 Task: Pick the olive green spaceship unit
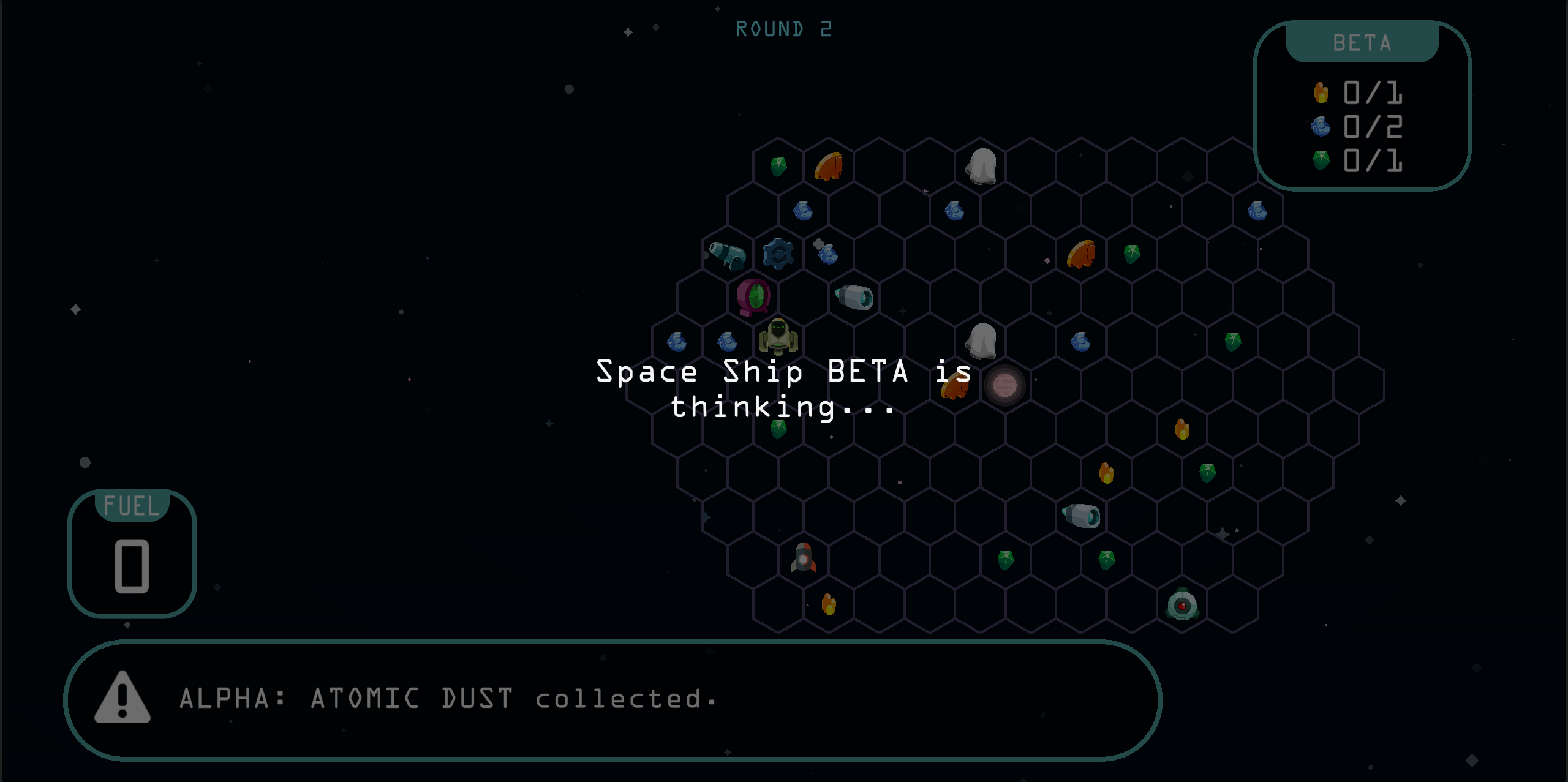point(778,337)
